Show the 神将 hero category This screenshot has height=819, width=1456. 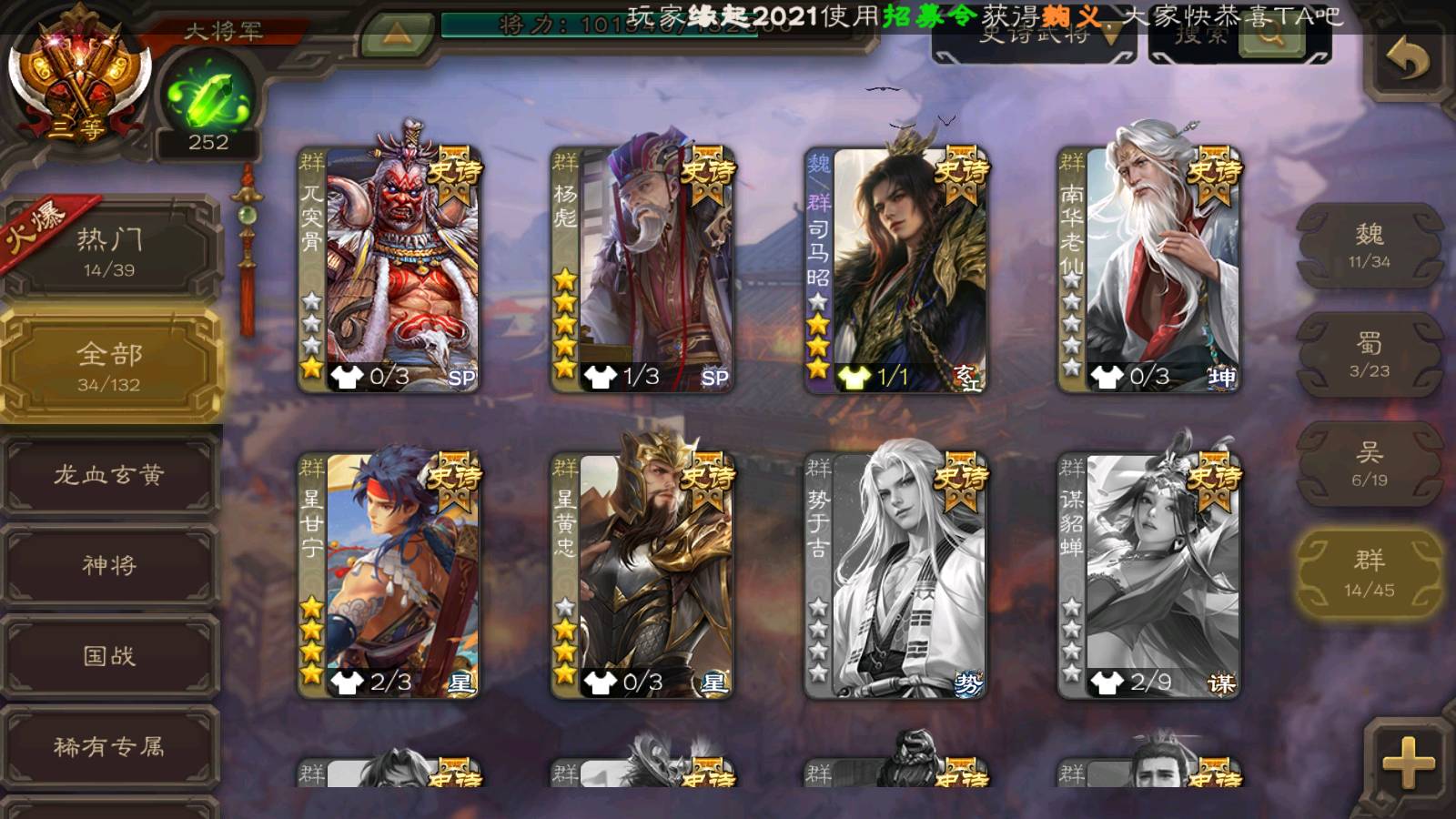109,565
